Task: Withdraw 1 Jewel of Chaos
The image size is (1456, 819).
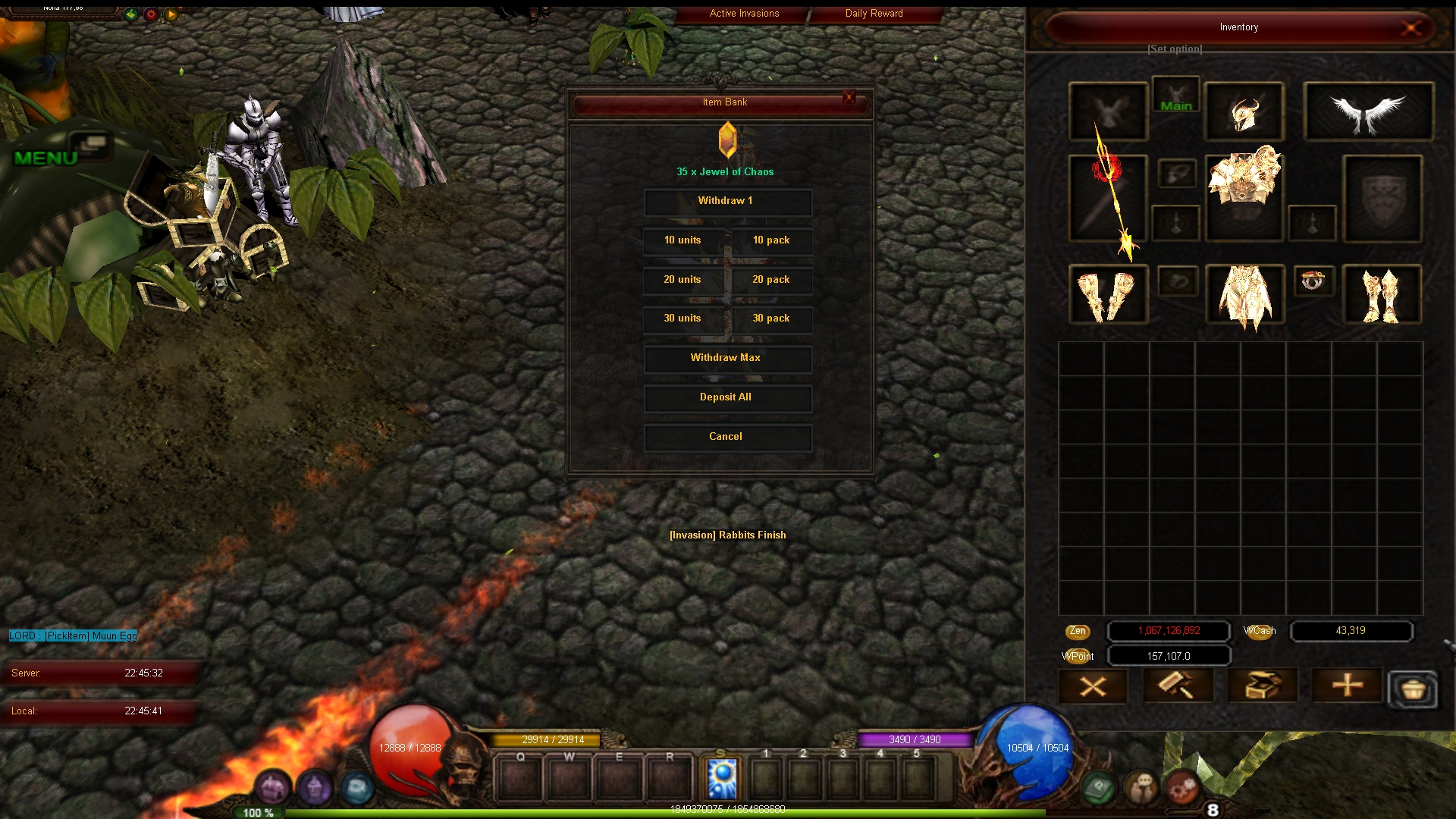Action: [x=726, y=201]
